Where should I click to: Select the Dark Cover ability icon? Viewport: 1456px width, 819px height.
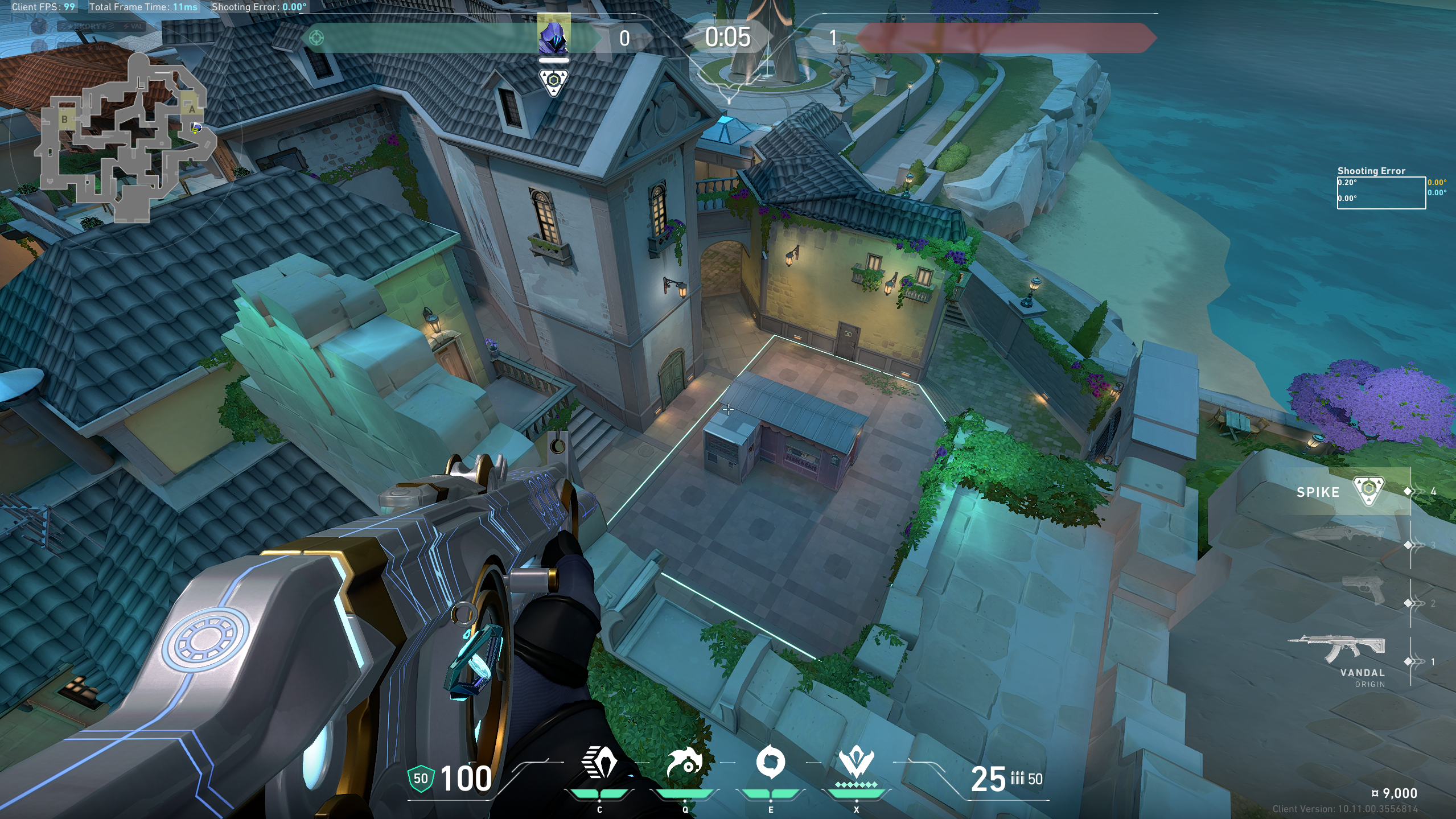770,762
